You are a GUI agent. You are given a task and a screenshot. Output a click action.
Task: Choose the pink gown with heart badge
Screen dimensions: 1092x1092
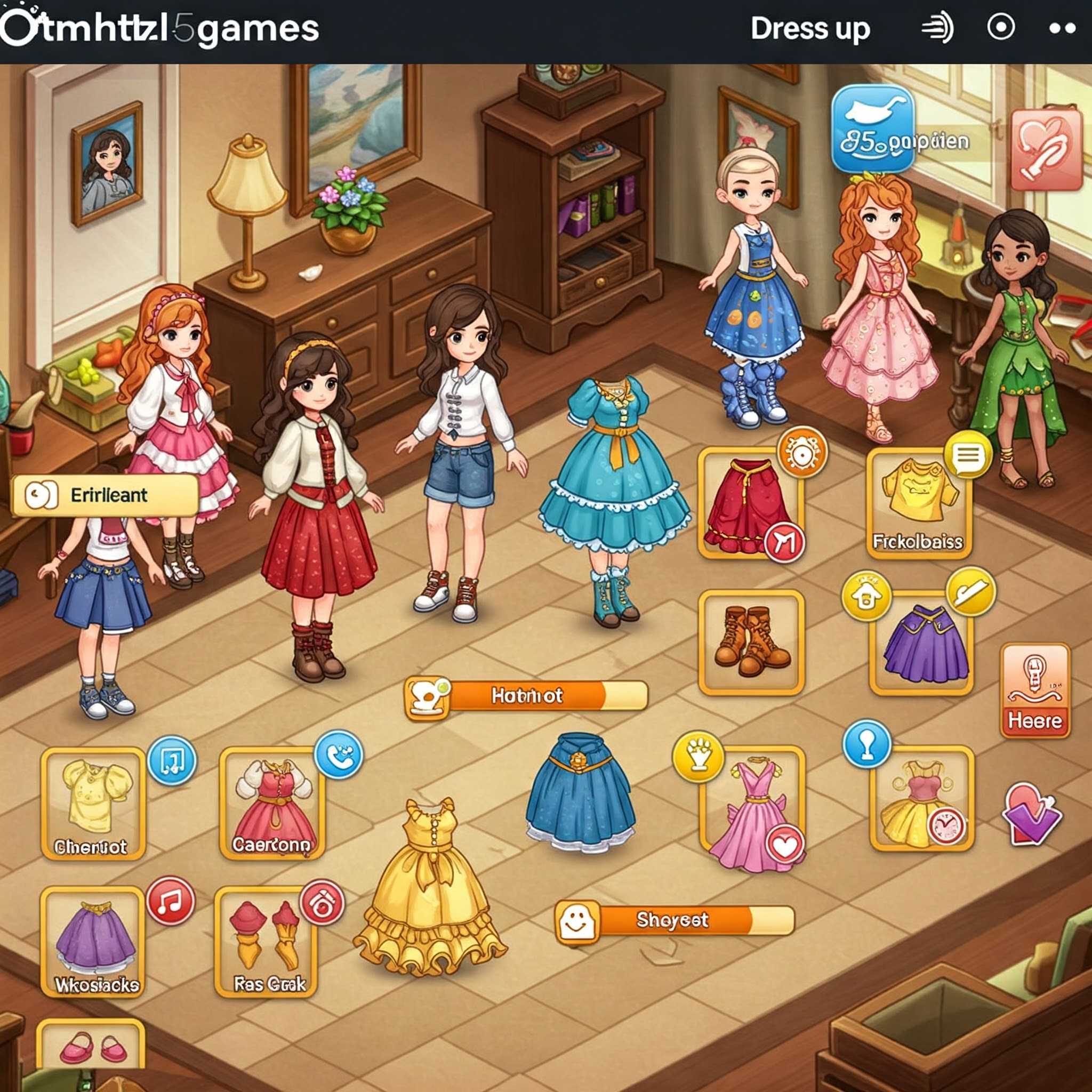752,799
